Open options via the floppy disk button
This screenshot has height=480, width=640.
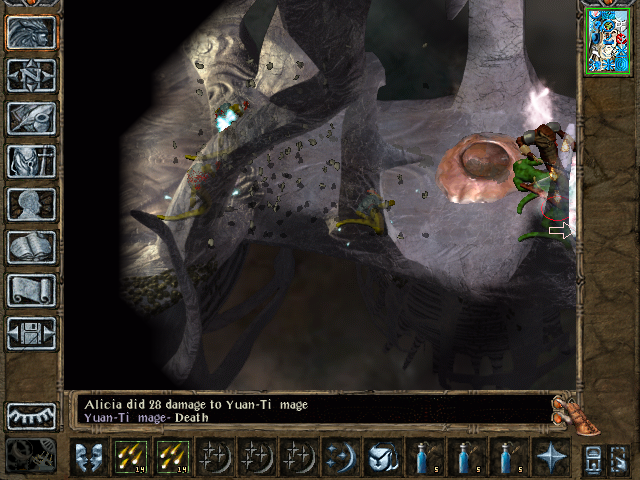pyautogui.click(x=31, y=333)
